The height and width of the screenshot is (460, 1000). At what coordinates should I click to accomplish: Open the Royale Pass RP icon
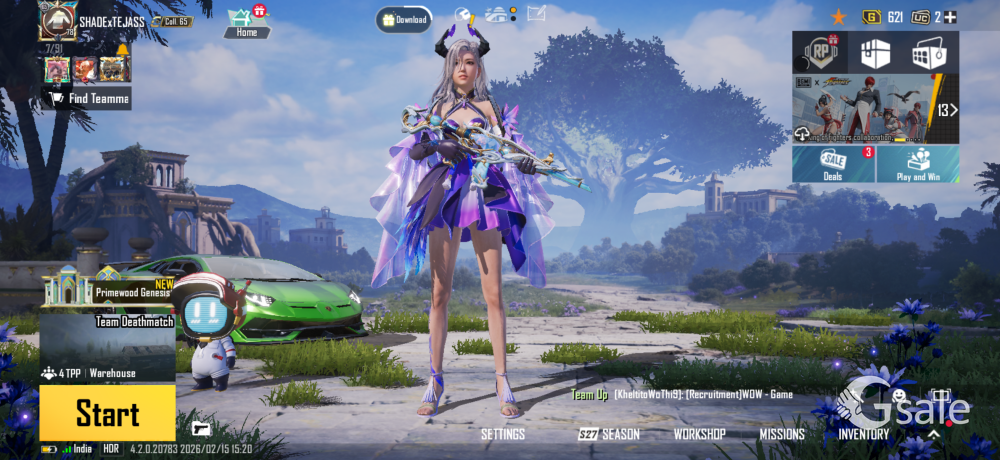[820, 52]
